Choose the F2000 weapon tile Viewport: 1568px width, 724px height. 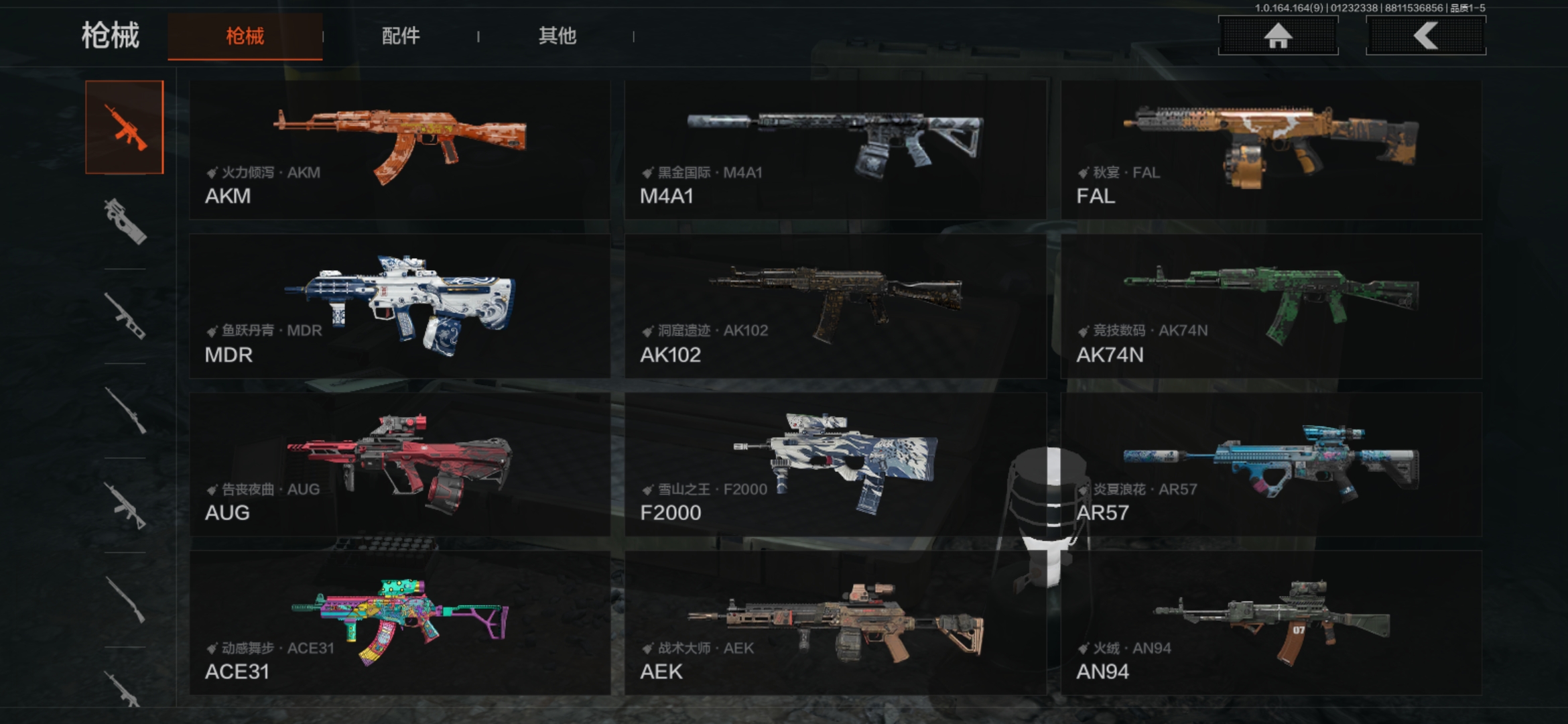click(x=835, y=465)
